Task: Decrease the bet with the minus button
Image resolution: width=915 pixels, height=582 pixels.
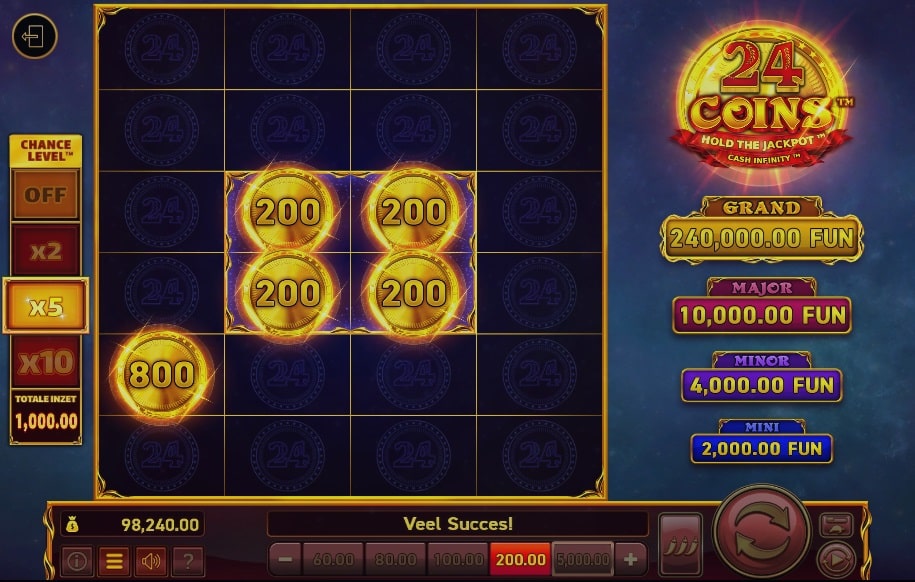Action: [285, 559]
